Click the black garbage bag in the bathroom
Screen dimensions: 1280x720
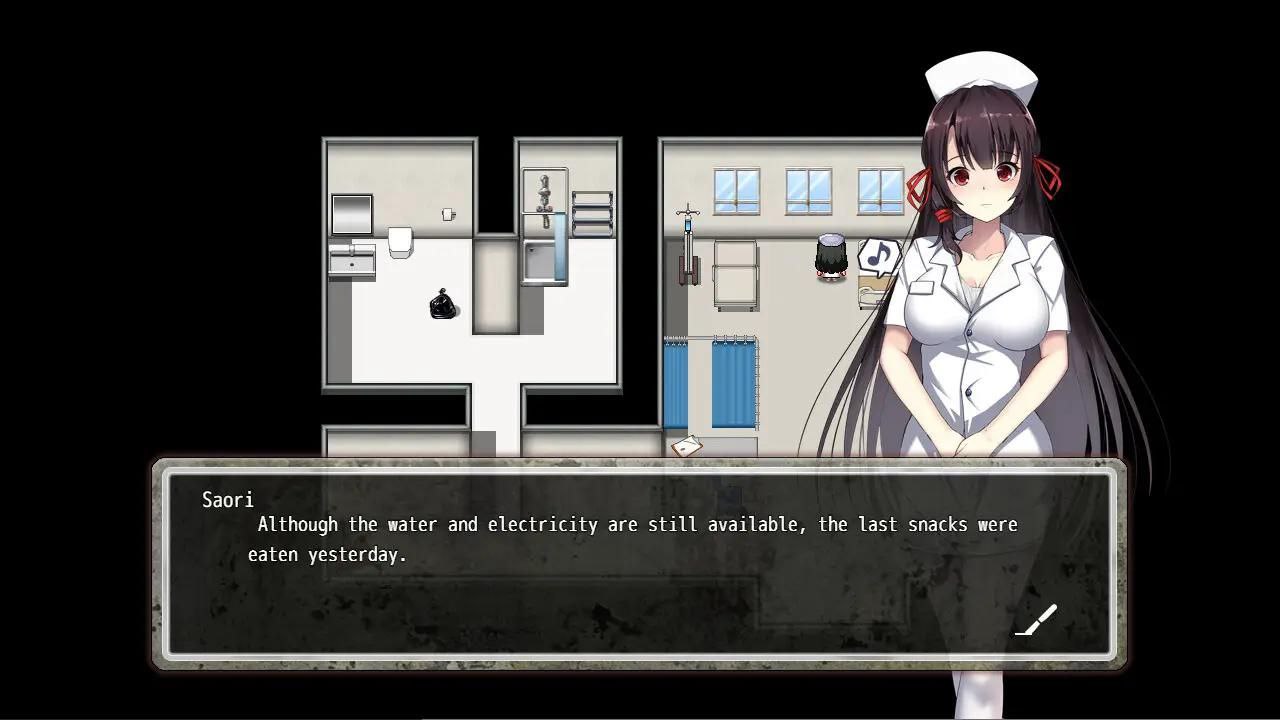[x=440, y=305]
